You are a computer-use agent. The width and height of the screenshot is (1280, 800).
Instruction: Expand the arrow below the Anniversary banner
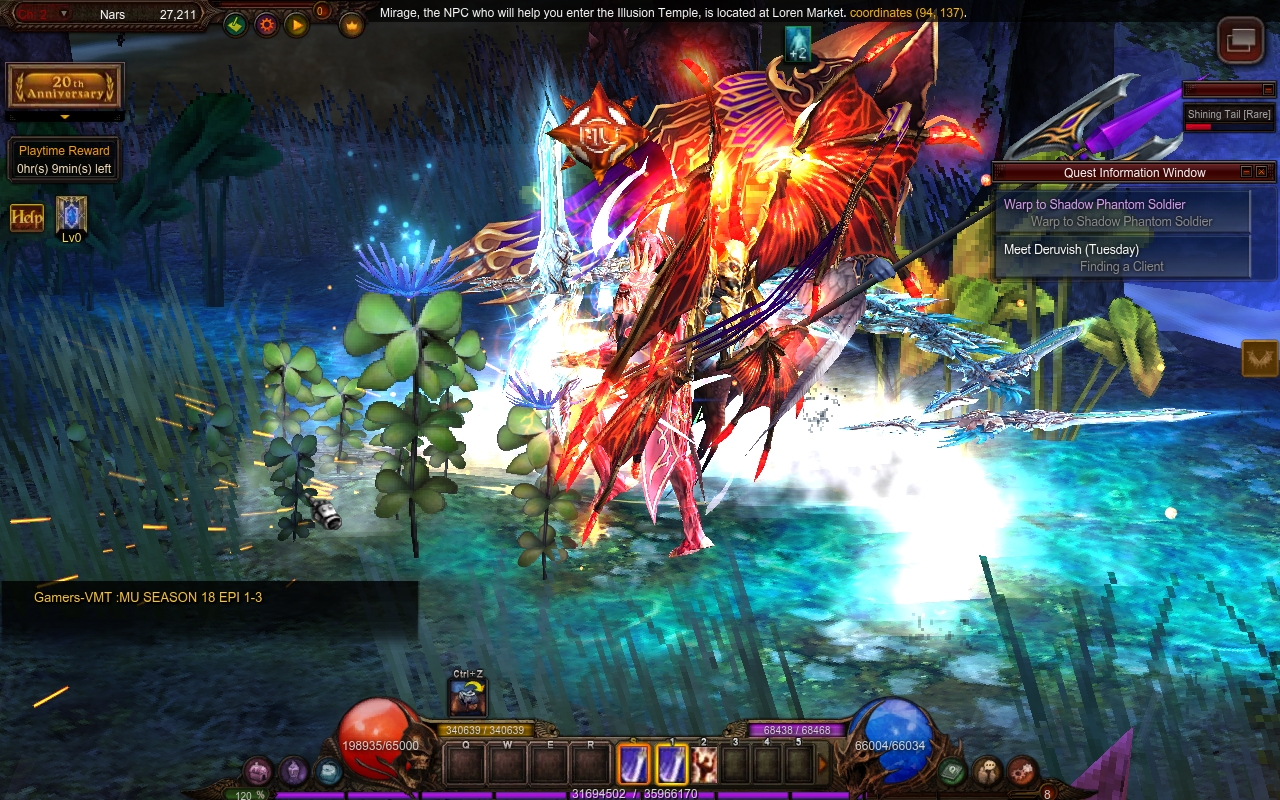click(65, 117)
